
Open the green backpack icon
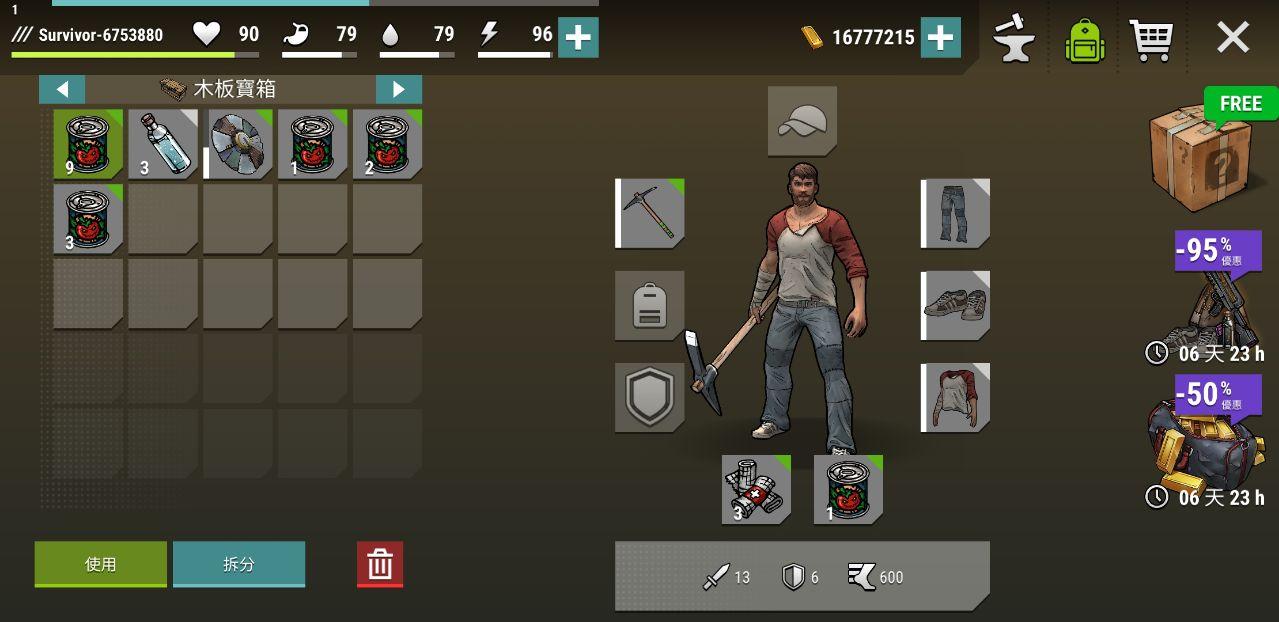pos(1085,40)
